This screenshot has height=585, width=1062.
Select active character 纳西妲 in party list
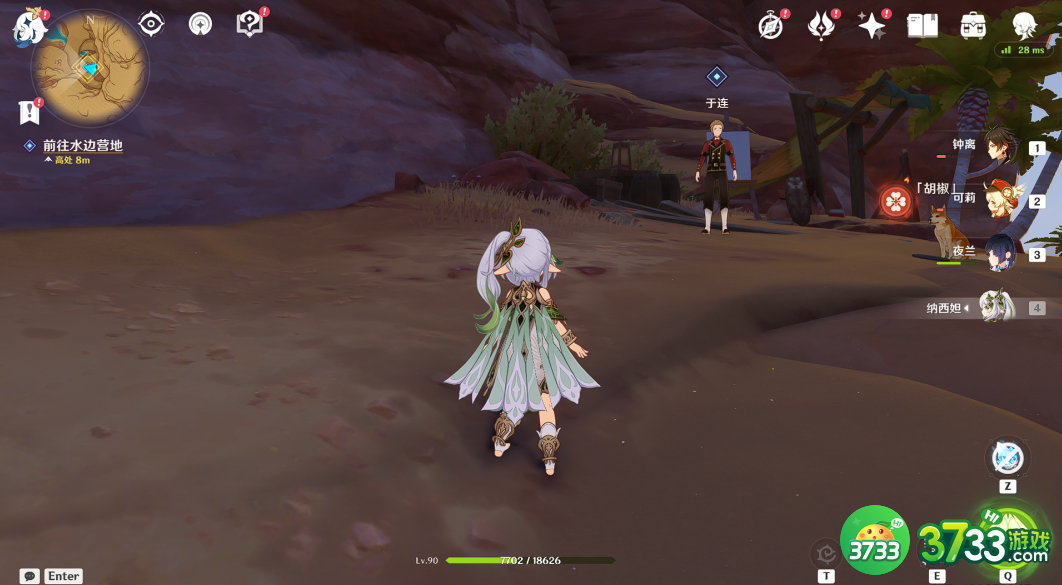pyautogui.click(x=996, y=307)
